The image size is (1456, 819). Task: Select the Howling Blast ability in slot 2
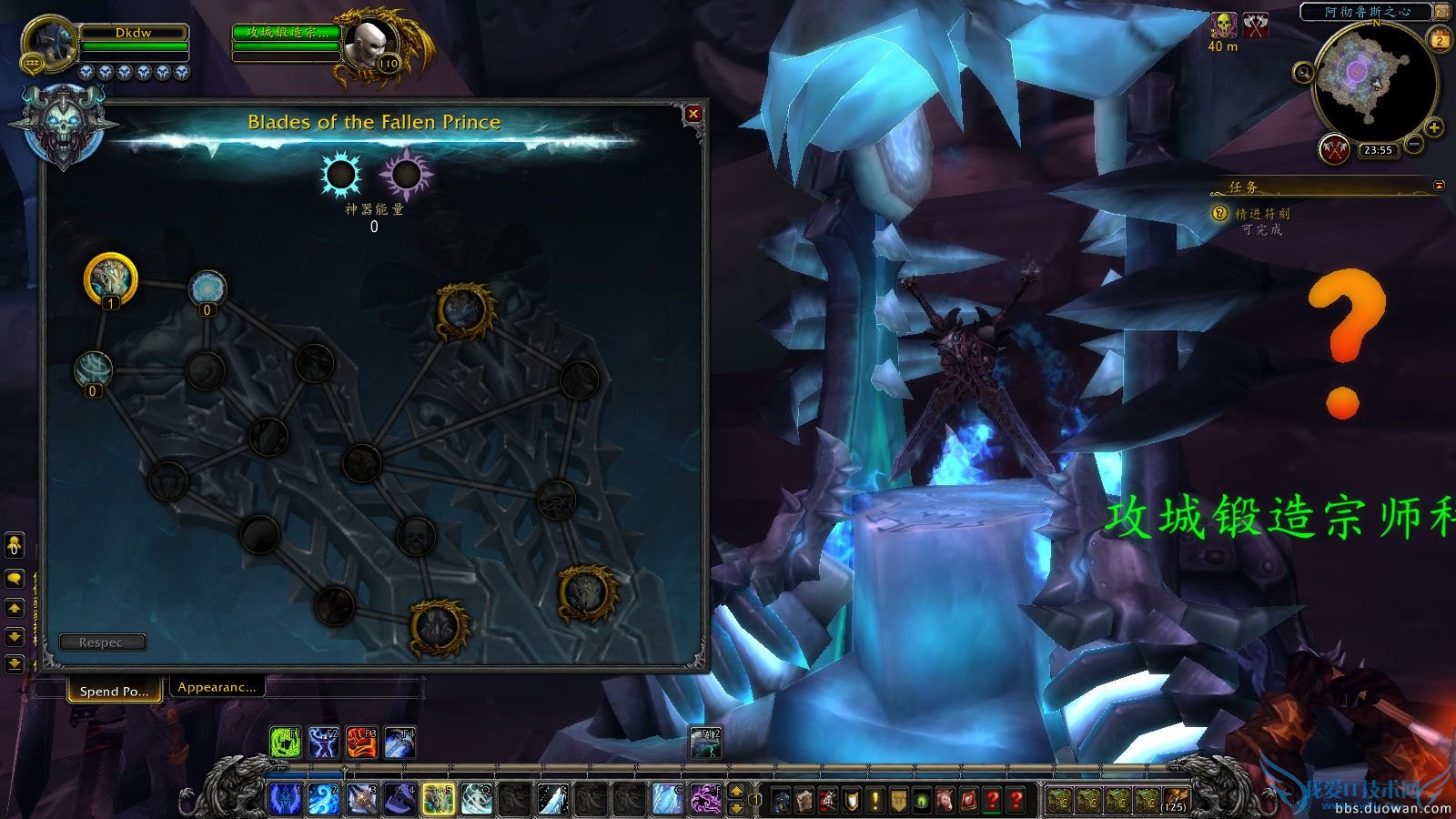tap(322, 796)
